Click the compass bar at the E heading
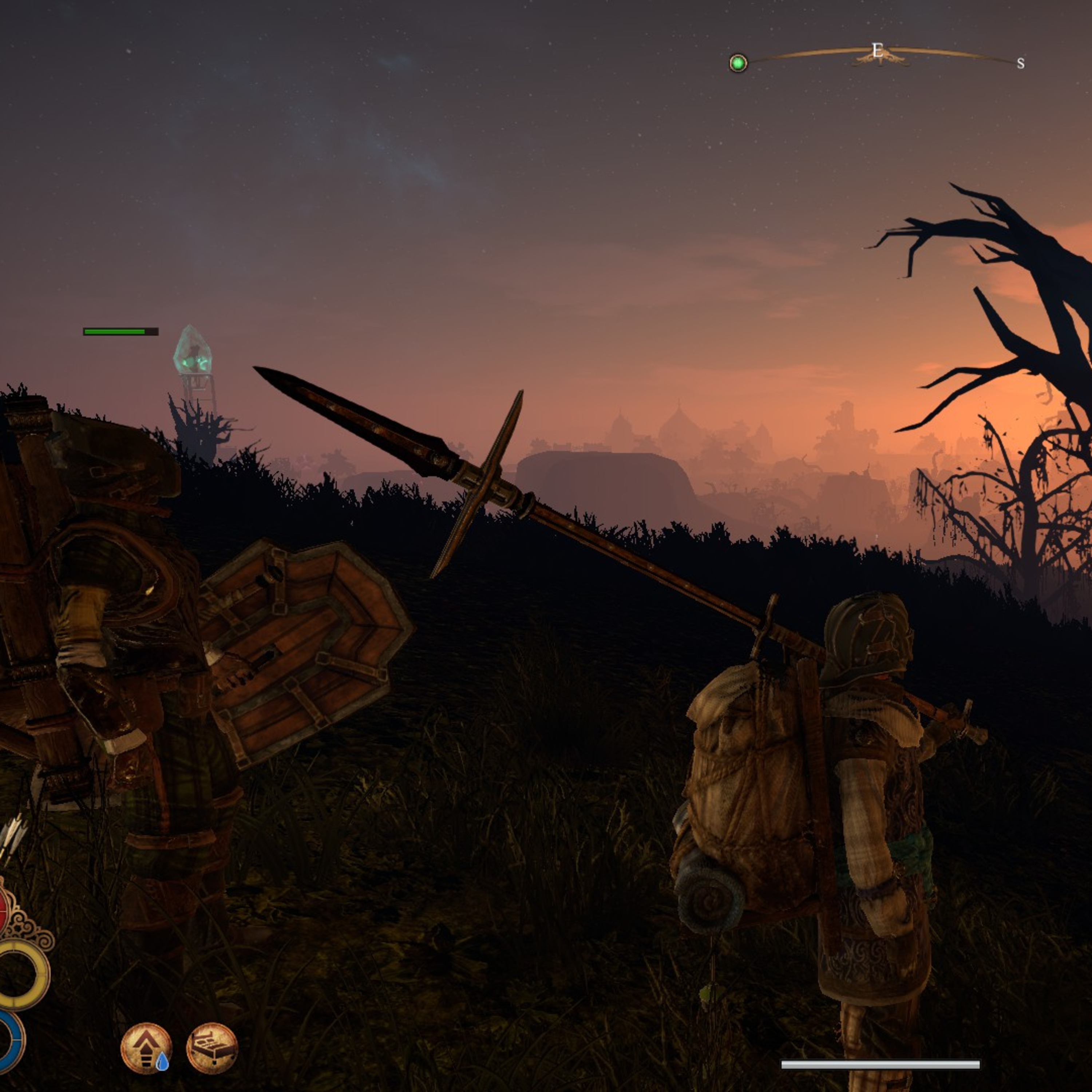Screen dimensions: 1092x1092 pos(877,51)
